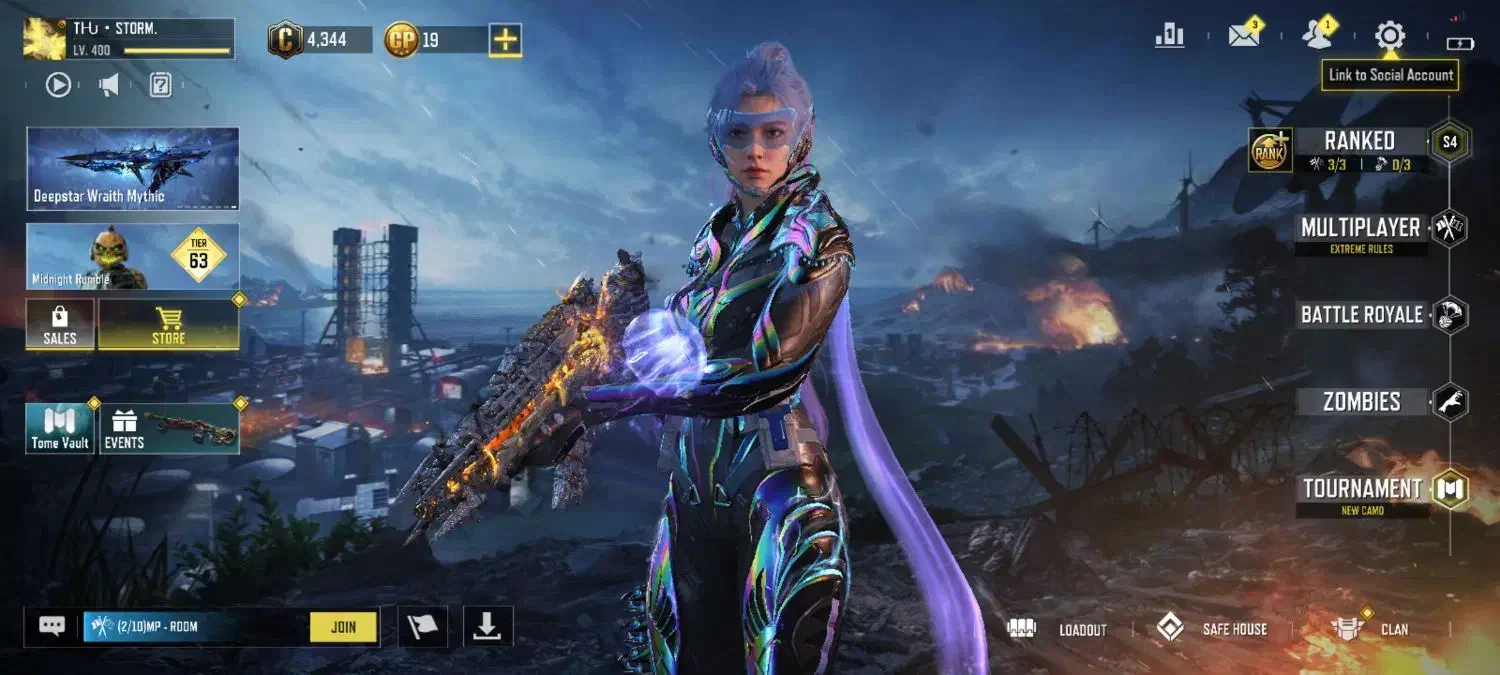
Task: Show the leaderboard bar chart icon
Action: point(1169,36)
